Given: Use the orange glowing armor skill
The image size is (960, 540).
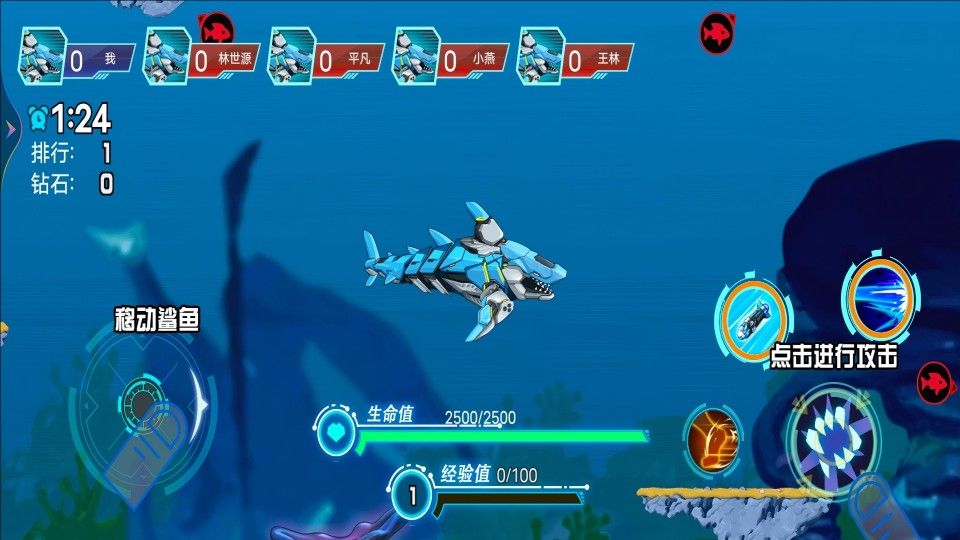Looking at the screenshot, I should pyautogui.click(x=714, y=438).
